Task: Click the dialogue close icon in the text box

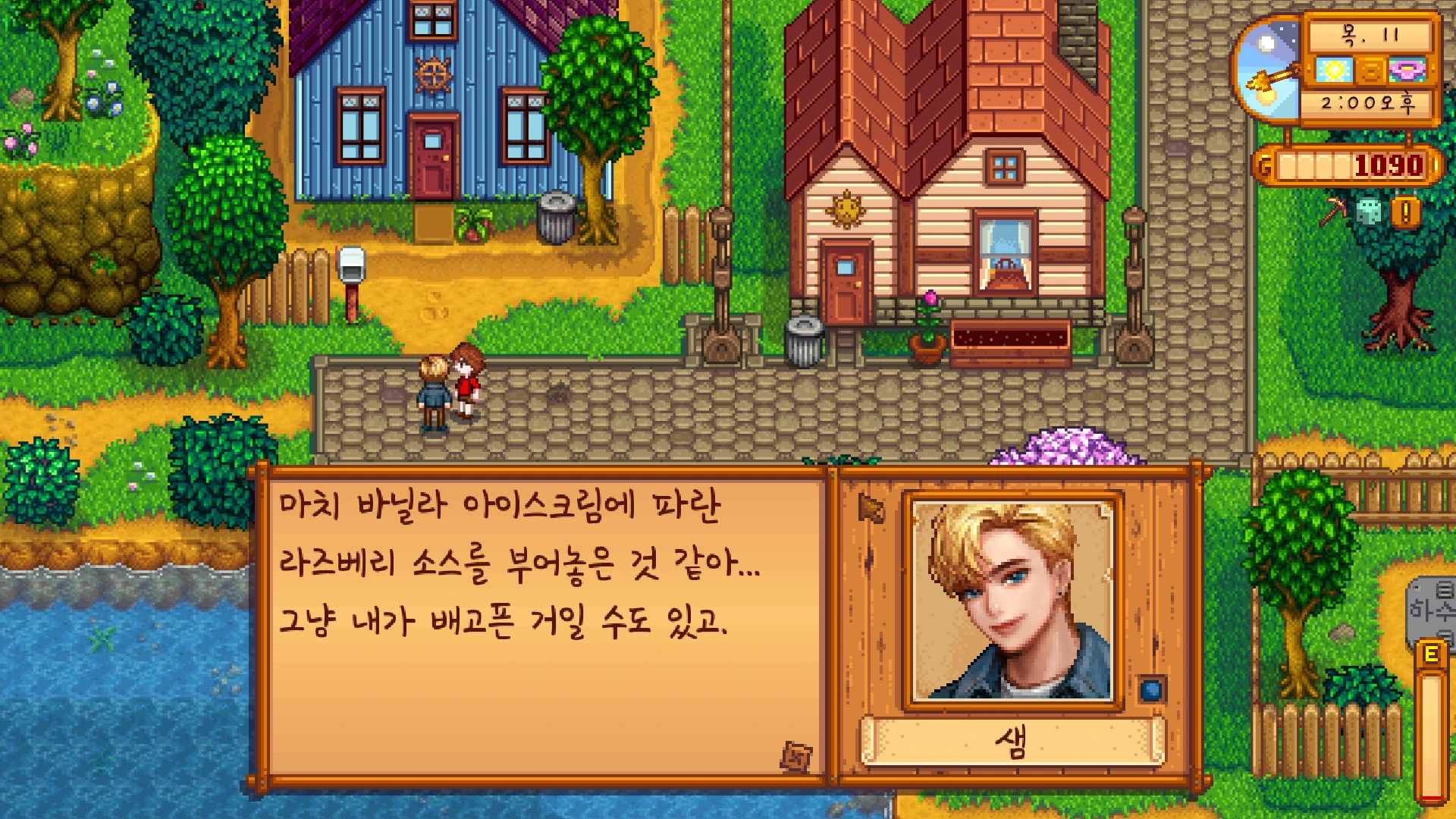Action: coord(796,756)
